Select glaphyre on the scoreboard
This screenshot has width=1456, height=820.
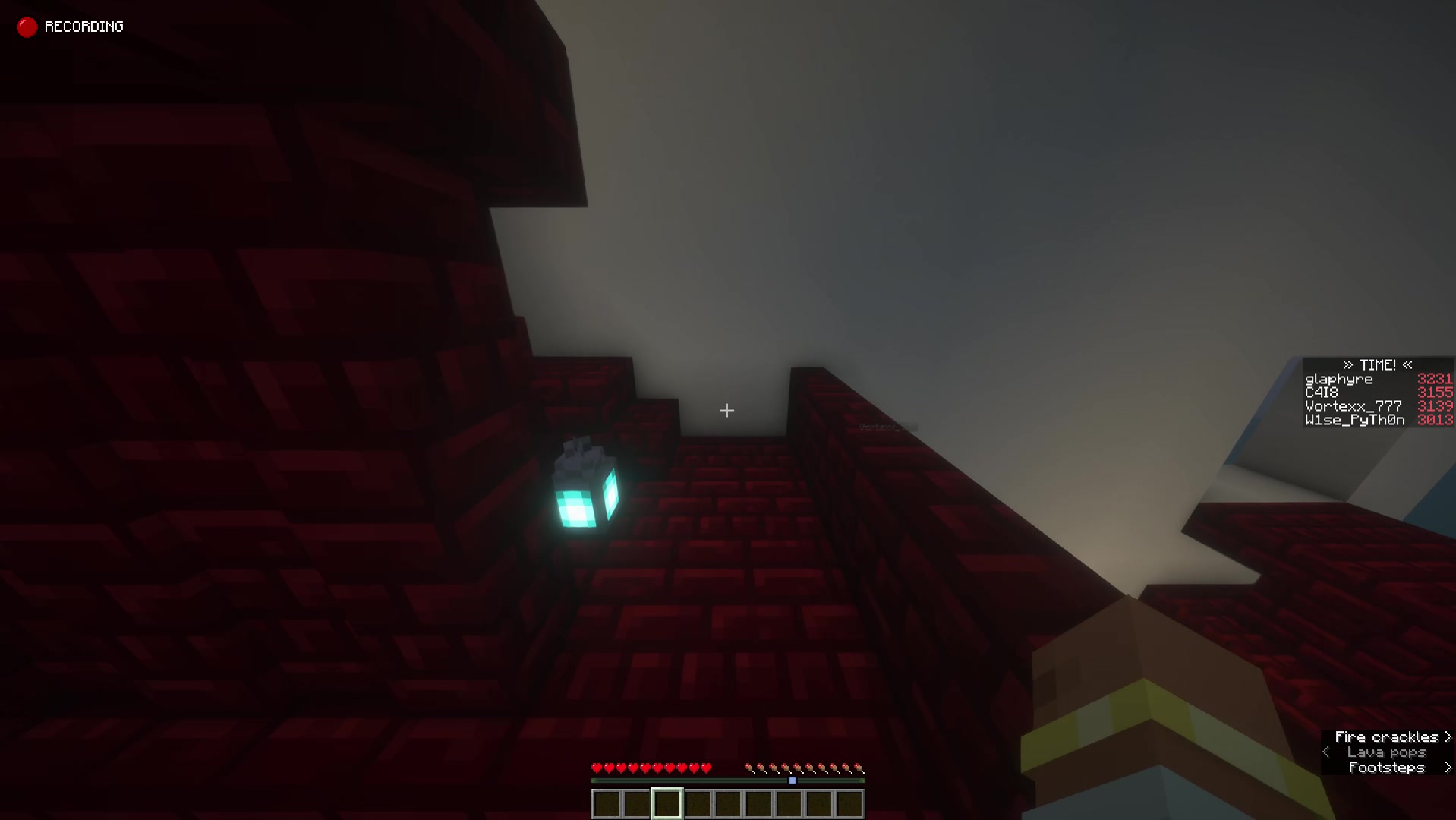click(x=1338, y=379)
